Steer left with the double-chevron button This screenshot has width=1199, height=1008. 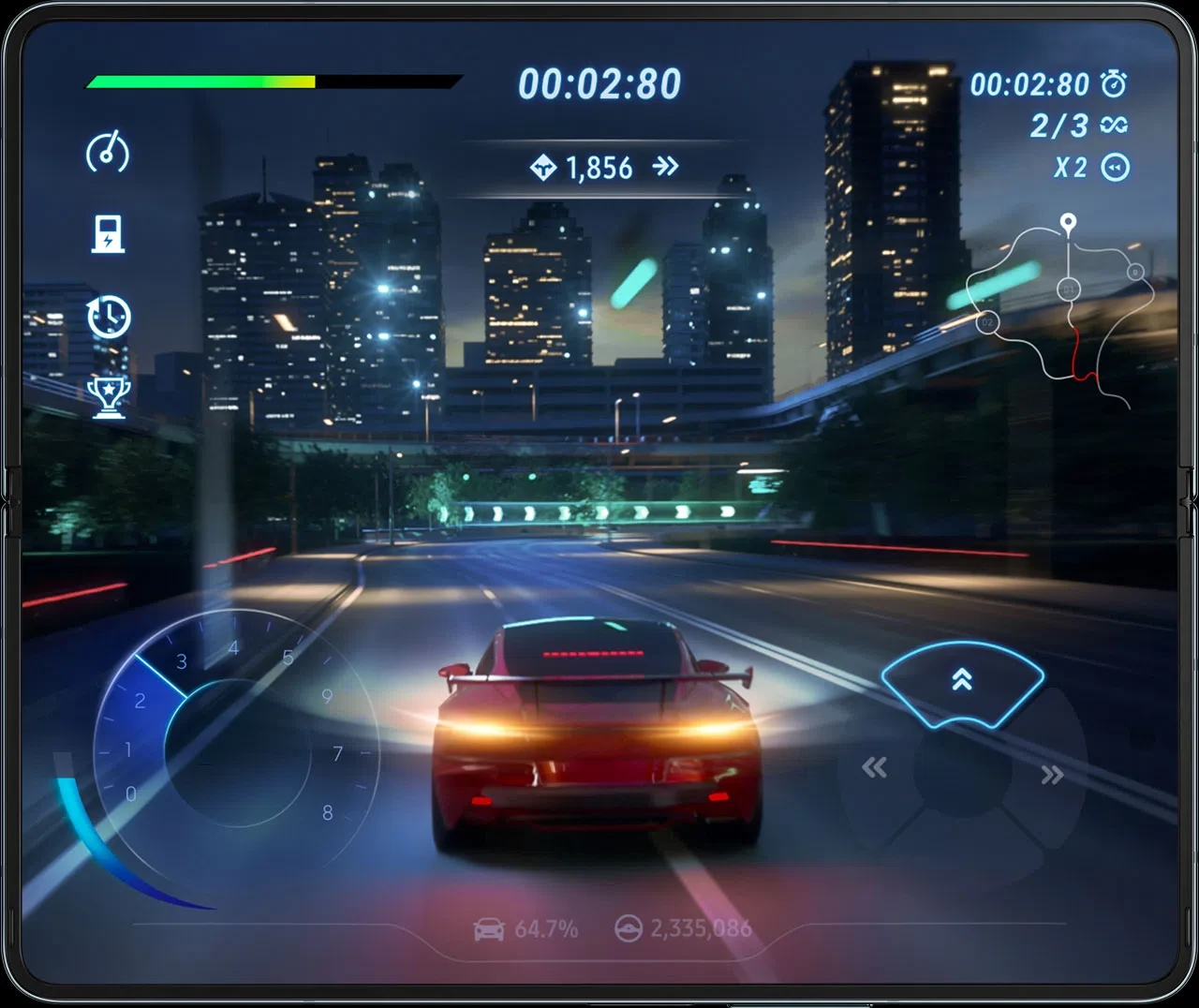(874, 769)
